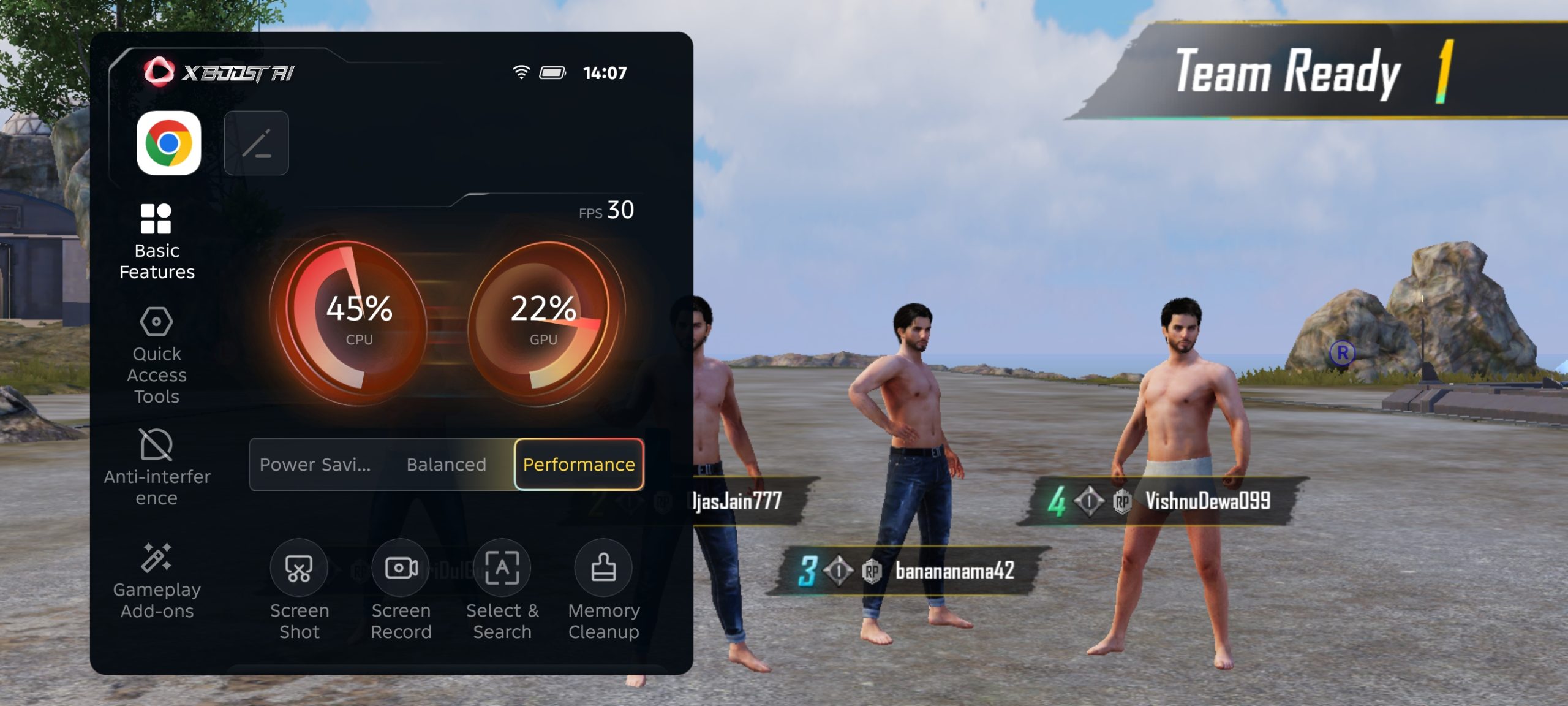Image resolution: width=1568 pixels, height=706 pixels.
Task: Choose Power Saving mode
Action: [315, 465]
